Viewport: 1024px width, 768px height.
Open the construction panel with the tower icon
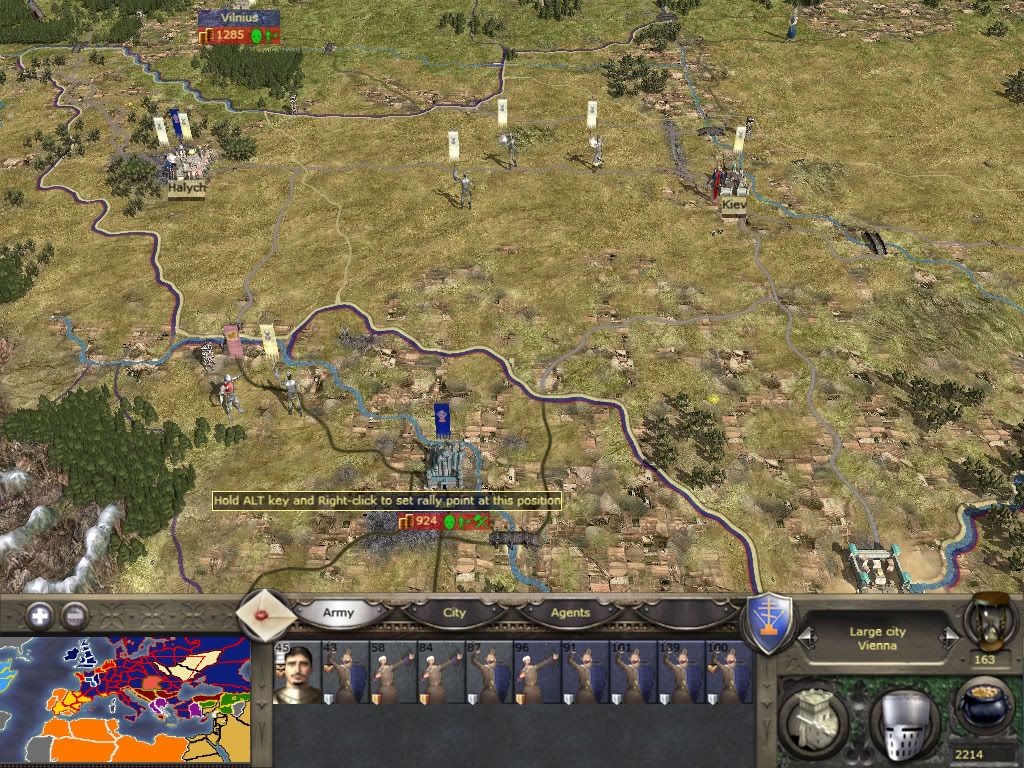814,717
